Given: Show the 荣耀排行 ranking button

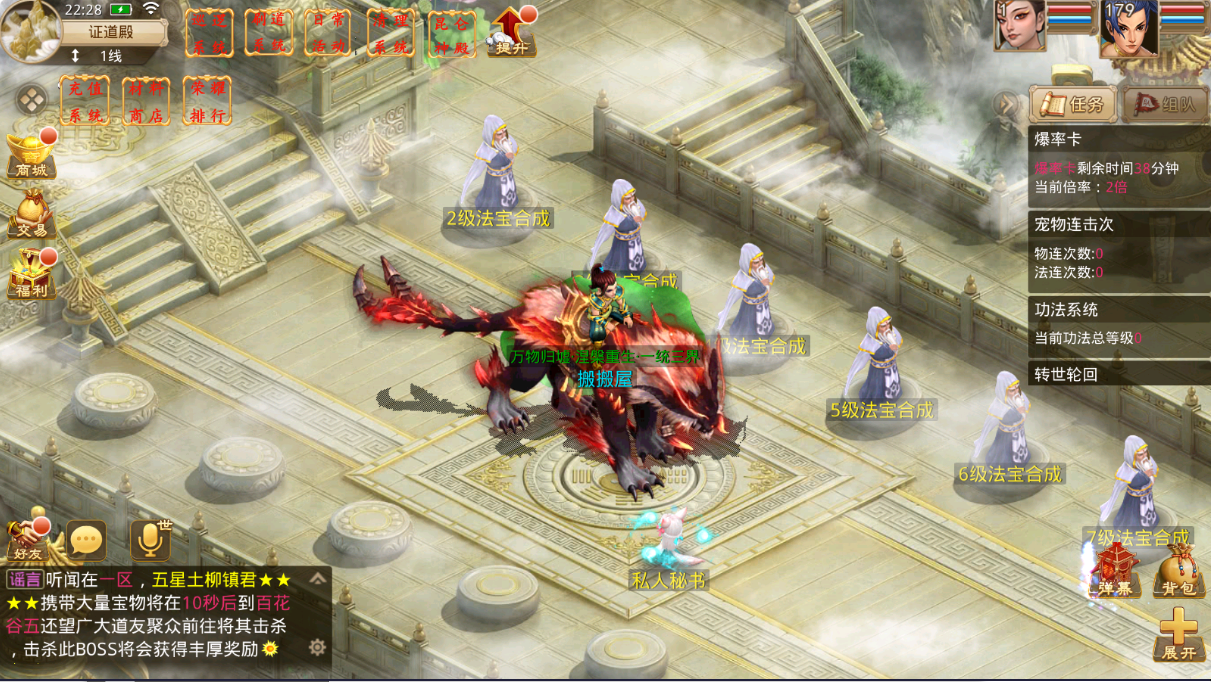Looking at the screenshot, I should (207, 101).
